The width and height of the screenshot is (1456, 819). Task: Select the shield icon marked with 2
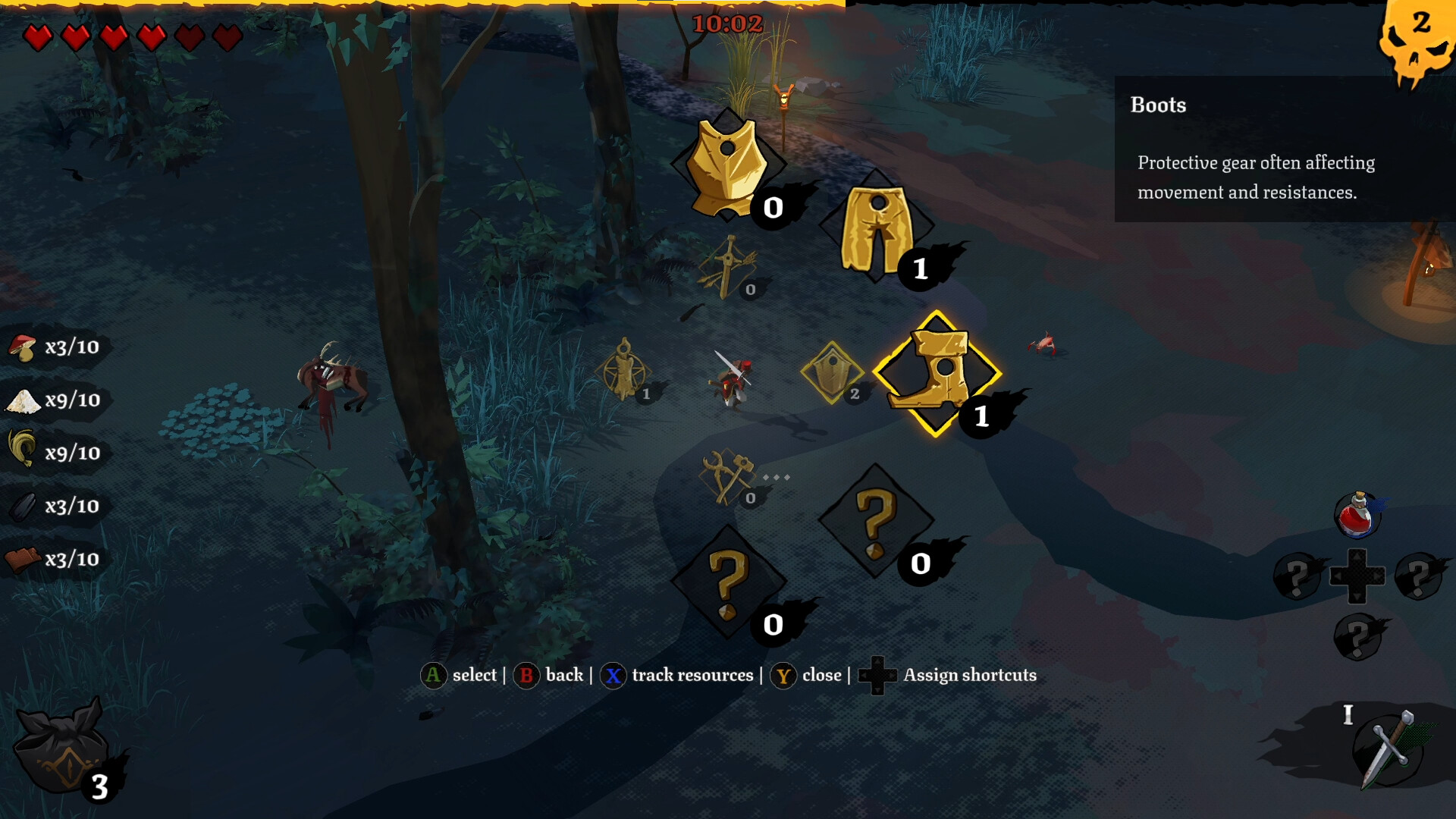(833, 373)
